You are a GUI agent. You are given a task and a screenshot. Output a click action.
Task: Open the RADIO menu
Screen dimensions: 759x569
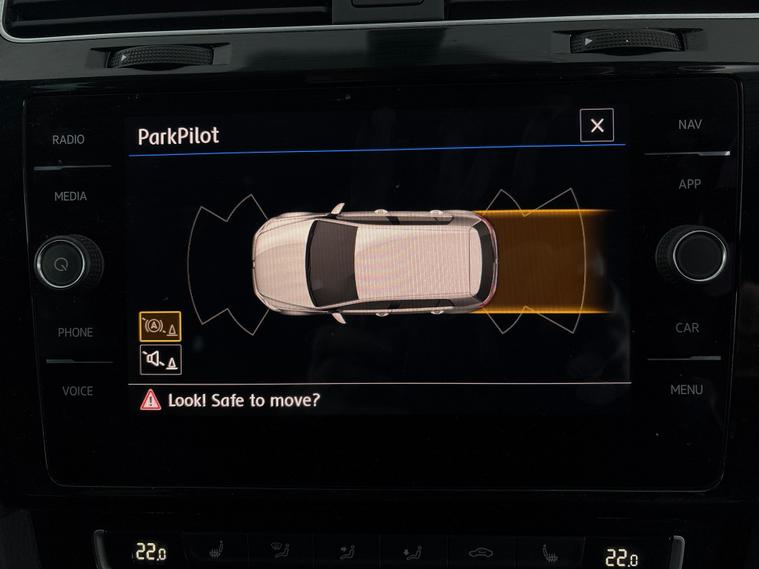[68, 140]
